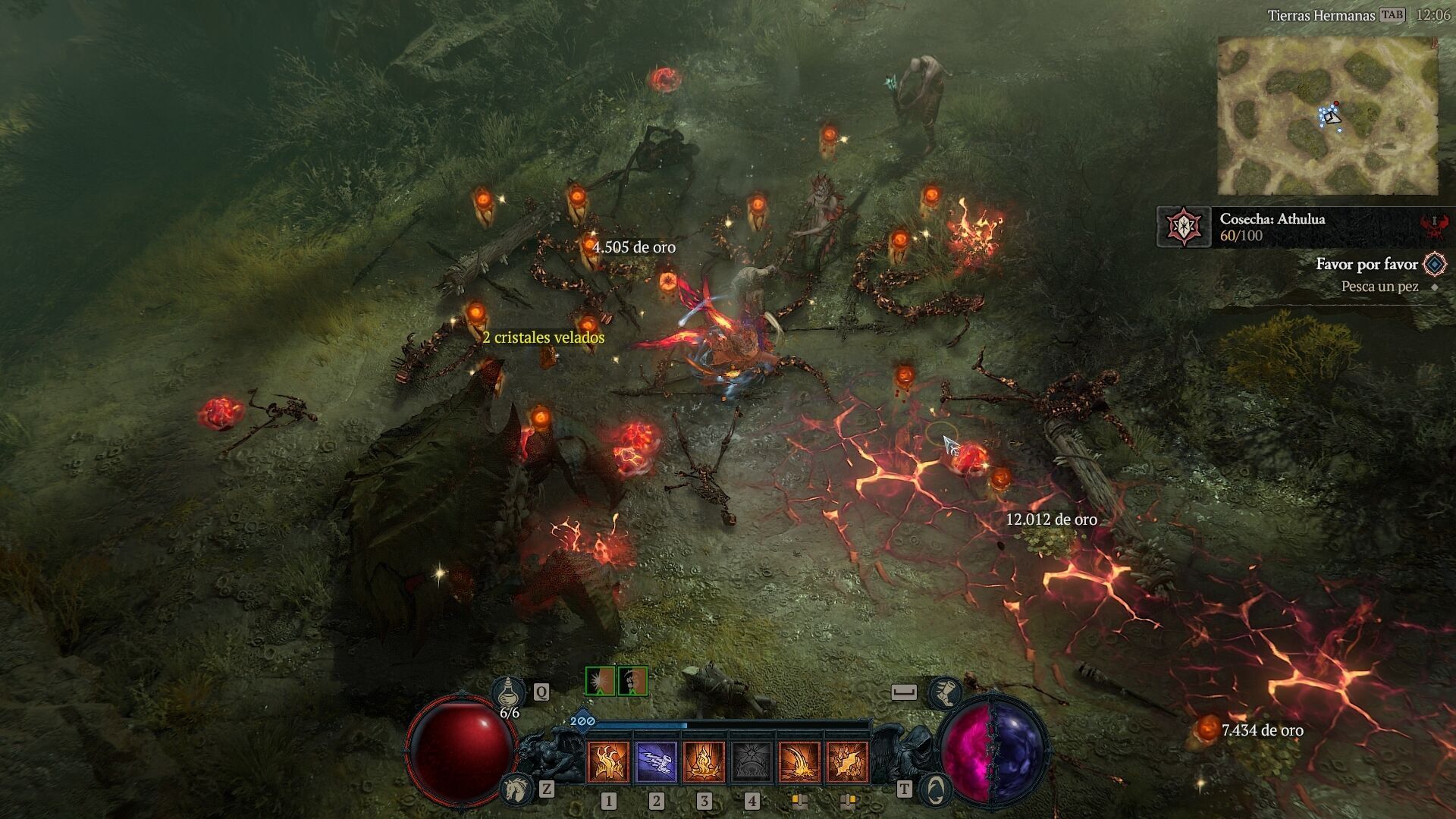Screen dimensions: 1456x819
Task: Click the evade boot icon
Action: click(946, 692)
